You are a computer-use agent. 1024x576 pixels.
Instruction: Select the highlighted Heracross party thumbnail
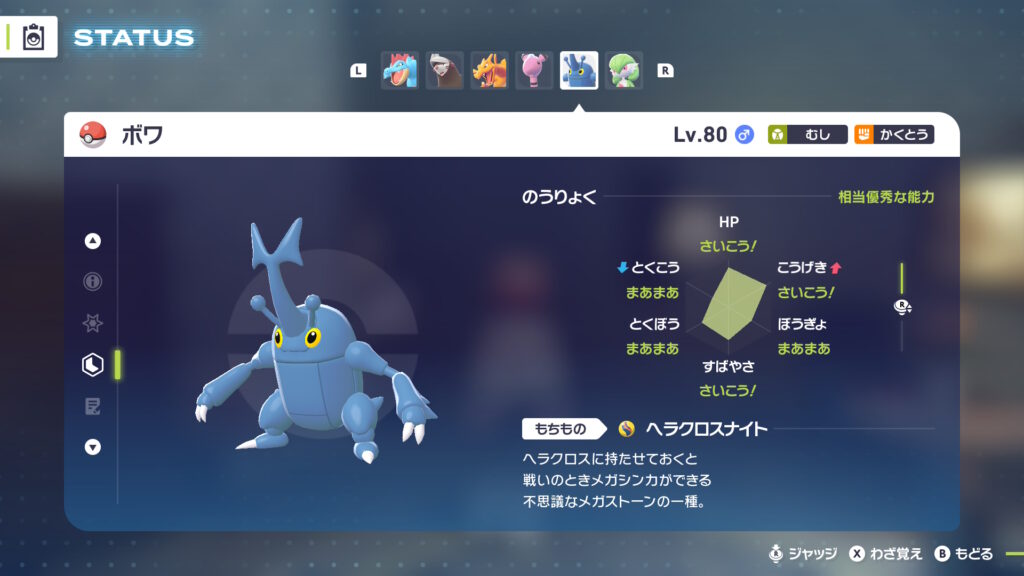click(x=579, y=70)
